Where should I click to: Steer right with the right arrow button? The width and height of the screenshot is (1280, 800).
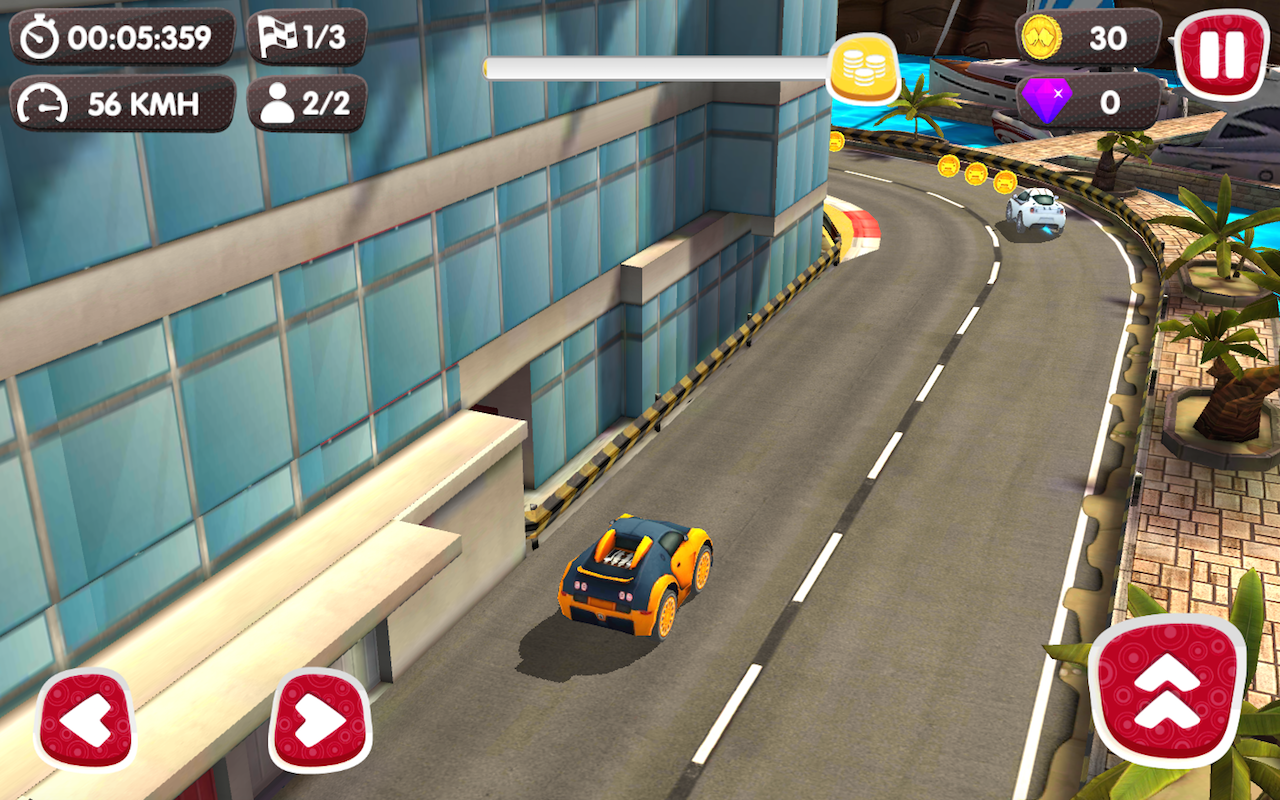(x=320, y=720)
